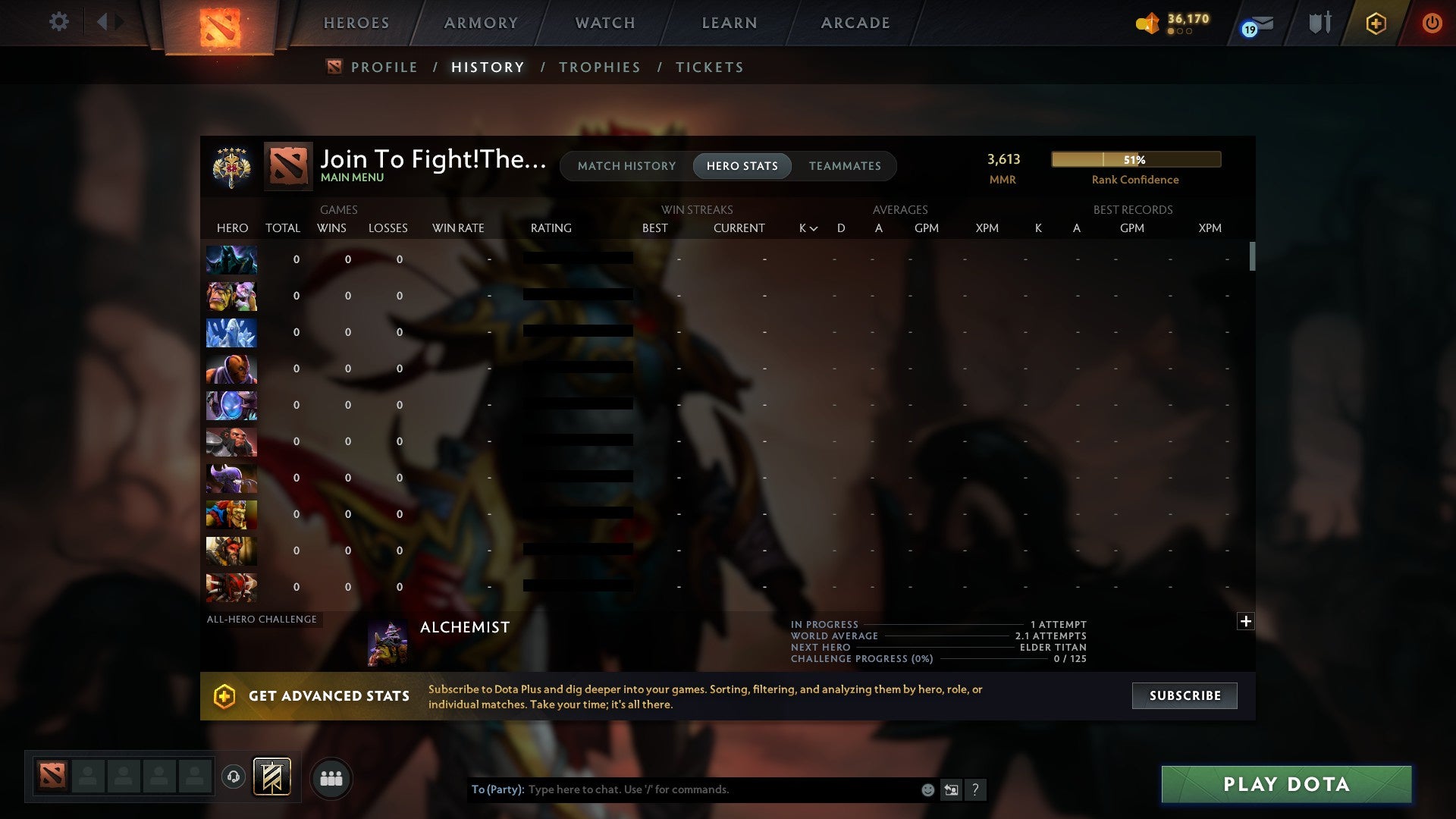
Task: Expand the All-Hero Challenge panel with the plus
Action: coord(1244,621)
